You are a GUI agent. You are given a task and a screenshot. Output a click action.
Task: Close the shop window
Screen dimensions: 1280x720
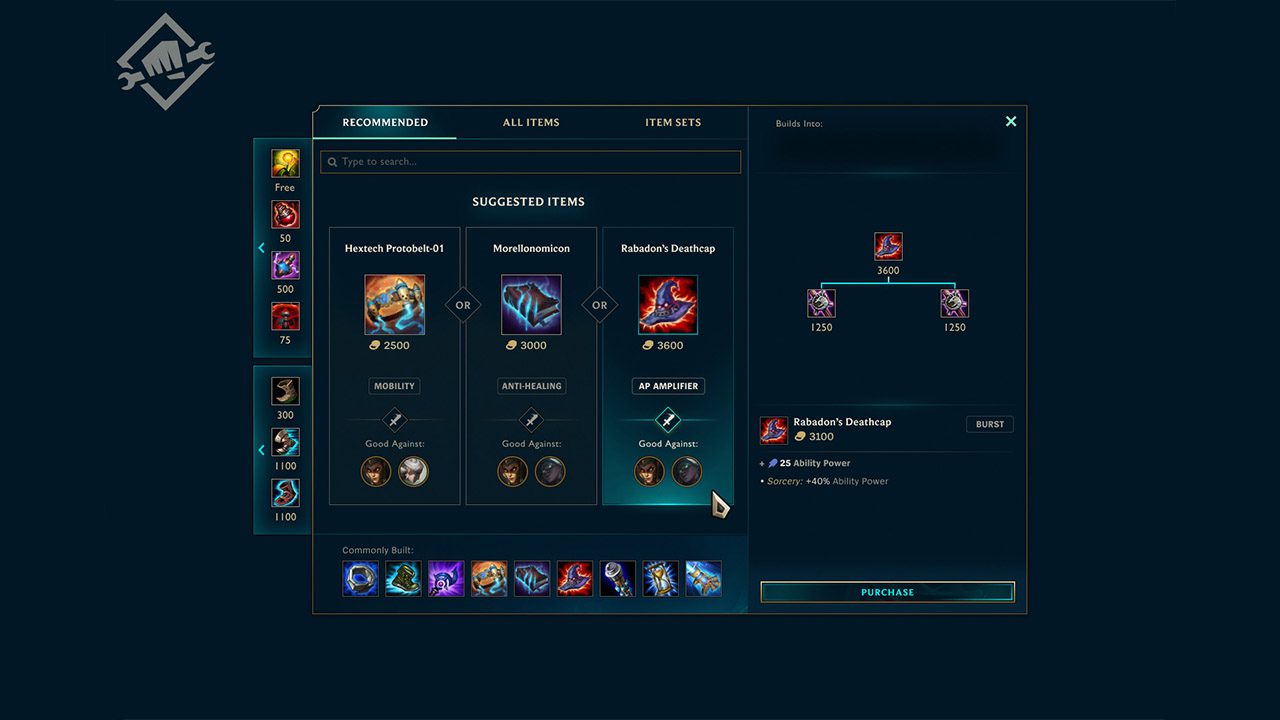1011,121
